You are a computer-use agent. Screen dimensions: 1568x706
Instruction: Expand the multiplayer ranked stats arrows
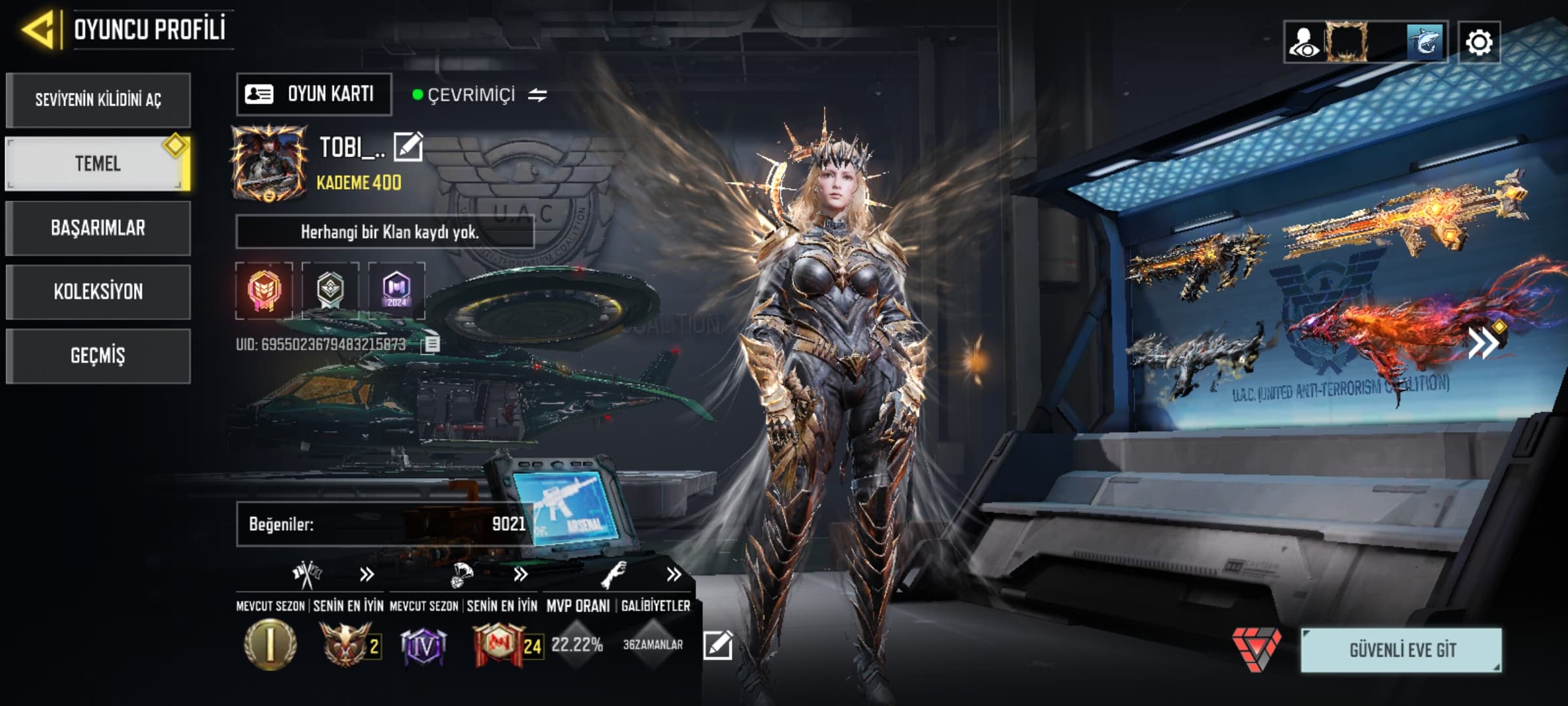[367, 575]
